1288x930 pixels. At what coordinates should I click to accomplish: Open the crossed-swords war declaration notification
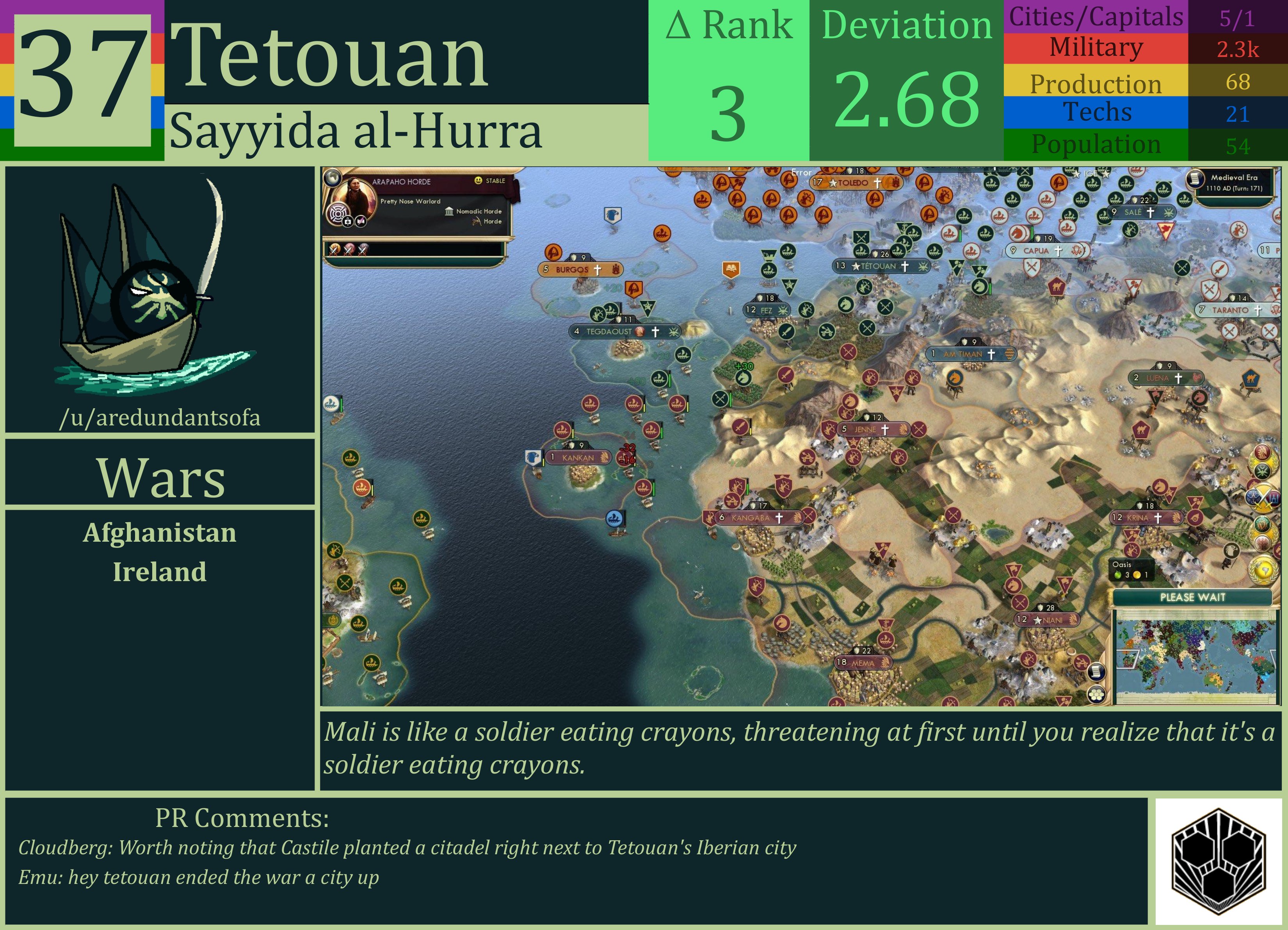1264,498
